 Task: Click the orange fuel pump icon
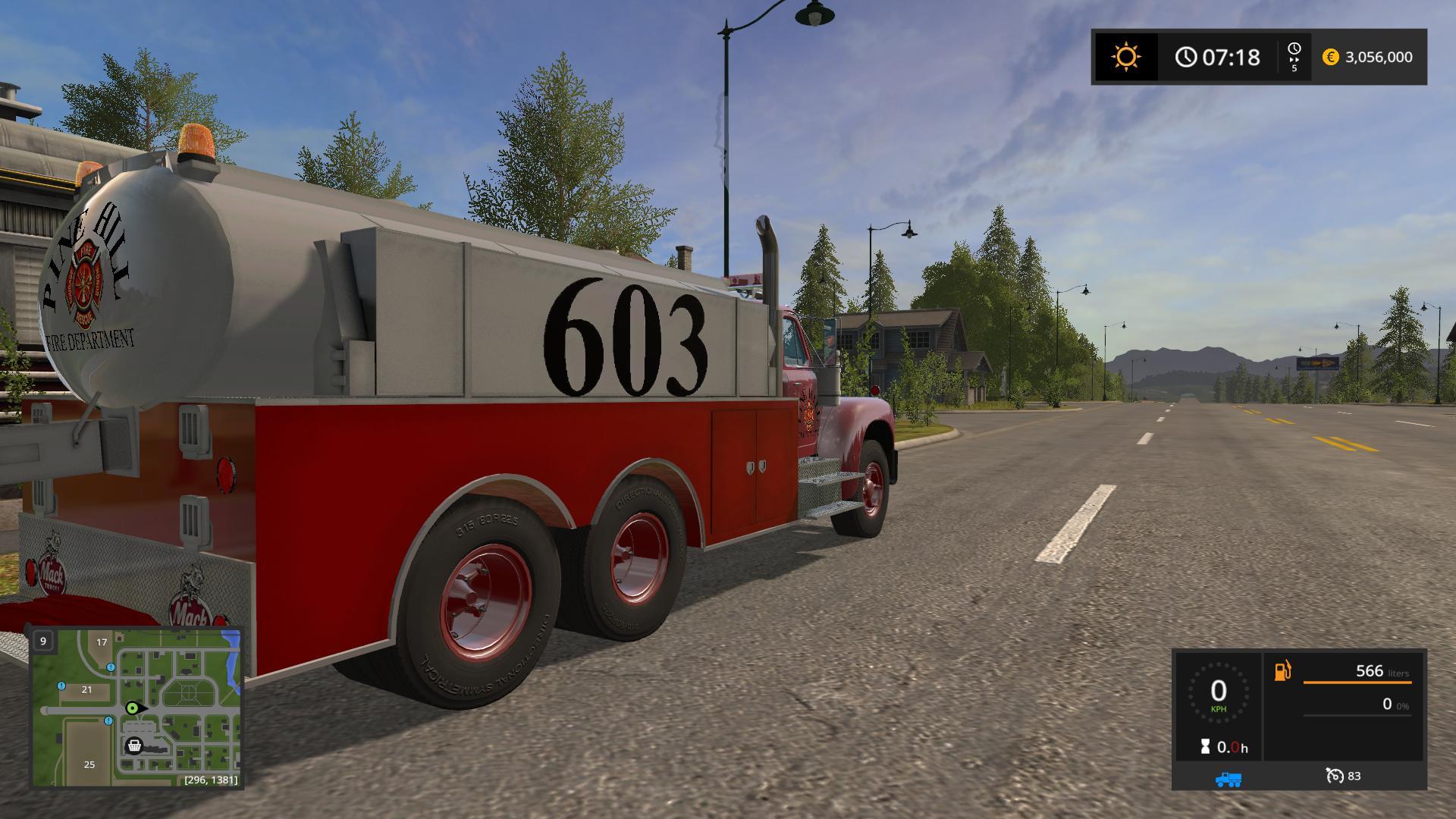pos(1282,671)
